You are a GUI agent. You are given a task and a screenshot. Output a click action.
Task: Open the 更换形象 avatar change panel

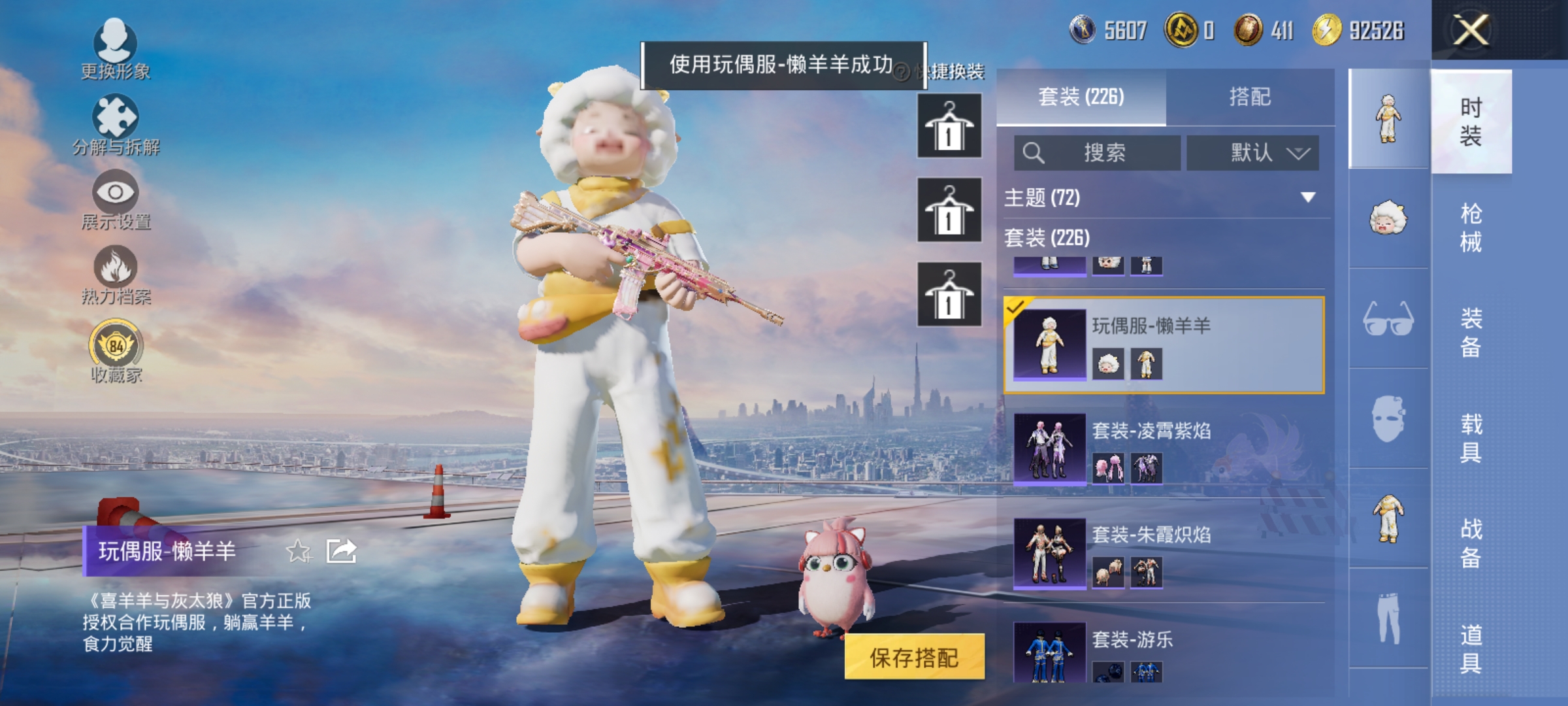[x=116, y=52]
